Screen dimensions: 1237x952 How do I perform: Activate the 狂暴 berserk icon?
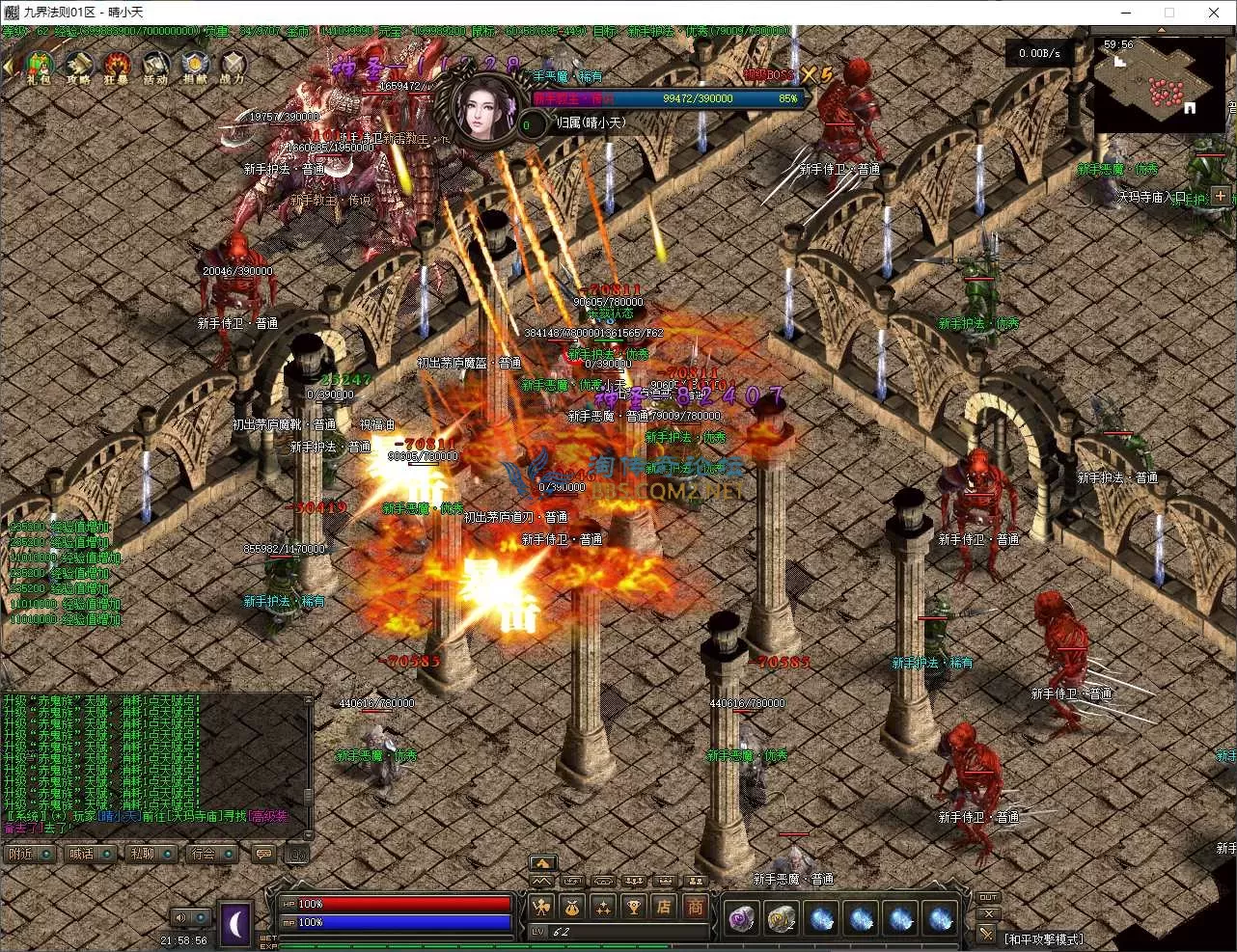click(x=117, y=68)
